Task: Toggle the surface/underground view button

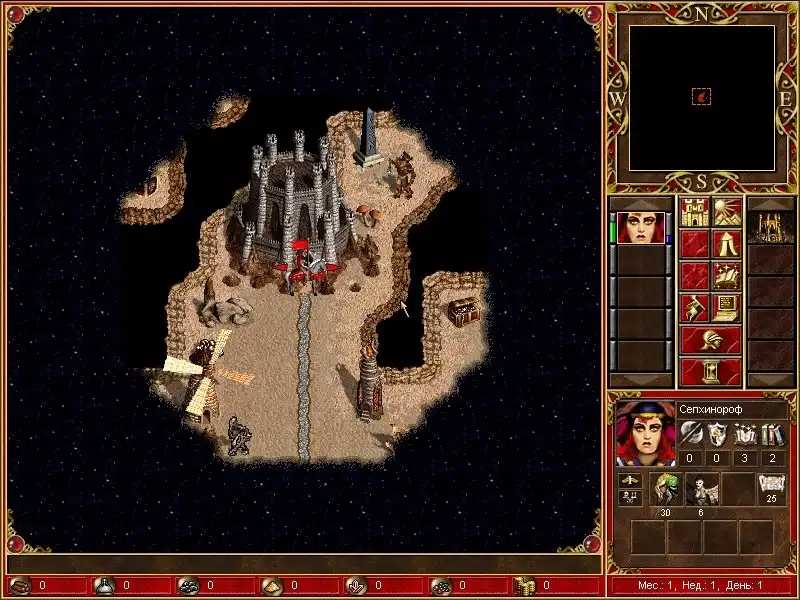Action: coord(727,213)
